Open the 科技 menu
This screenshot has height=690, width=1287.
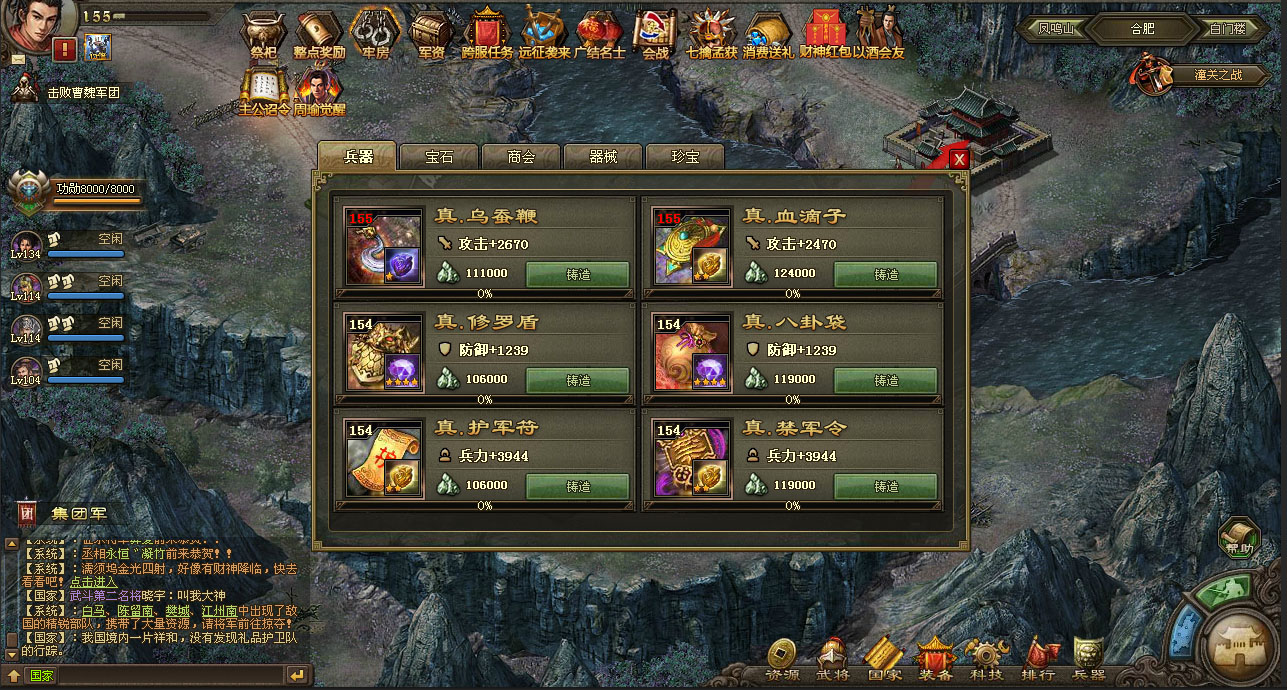(x=986, y=660)
